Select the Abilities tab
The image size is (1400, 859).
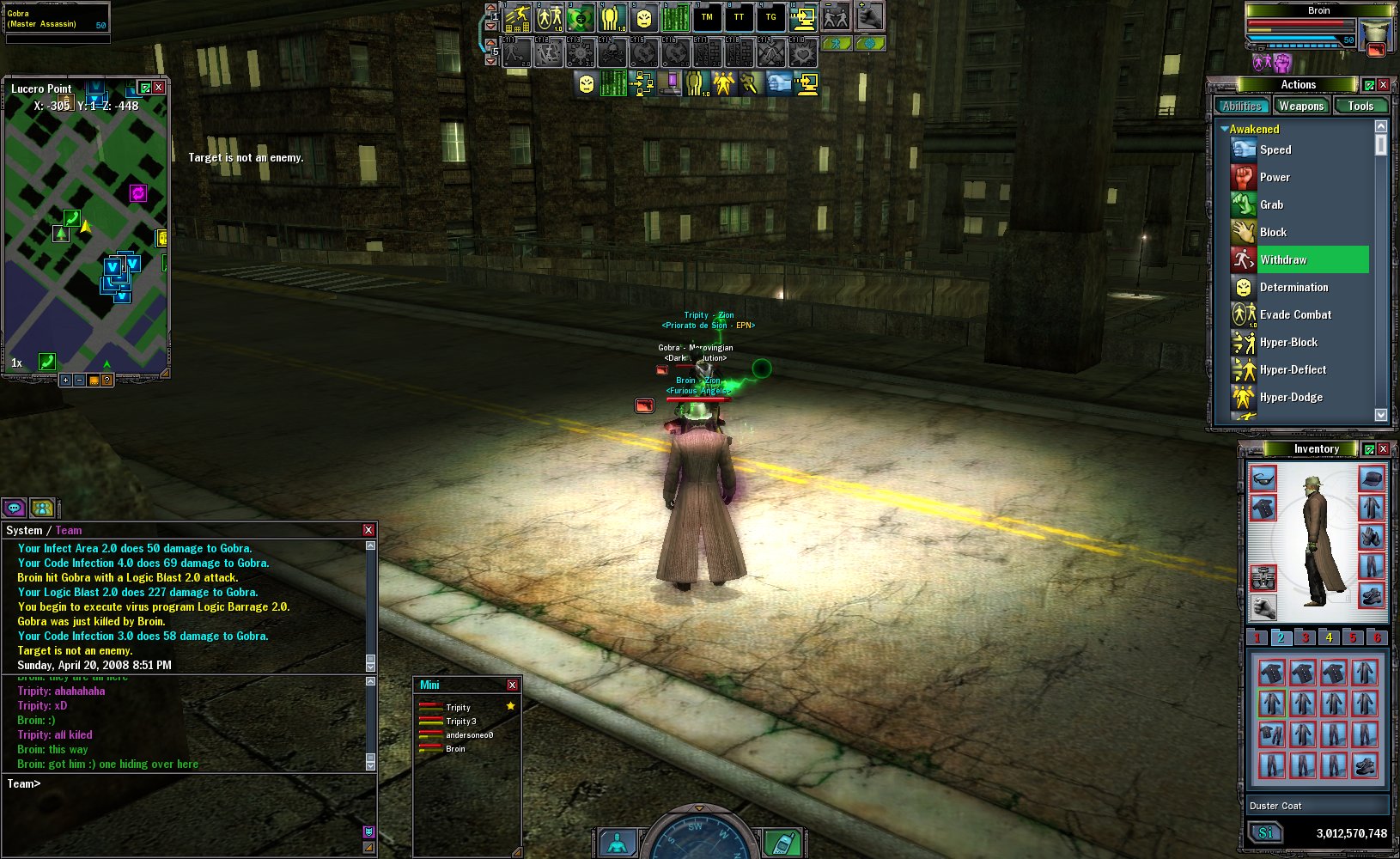point(1242,106)
